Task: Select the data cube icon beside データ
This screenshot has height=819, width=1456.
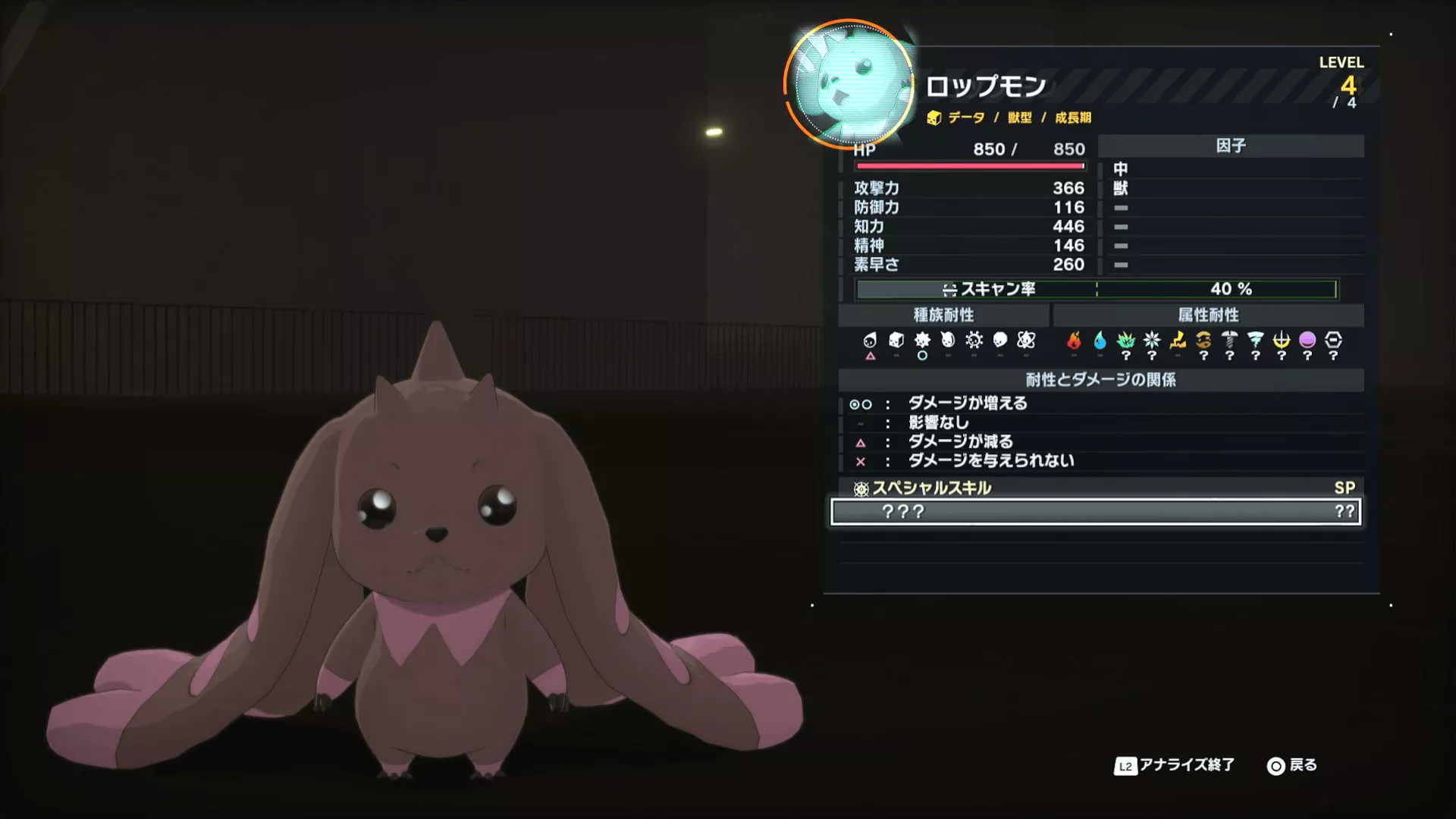Action: tap(934, 118)
